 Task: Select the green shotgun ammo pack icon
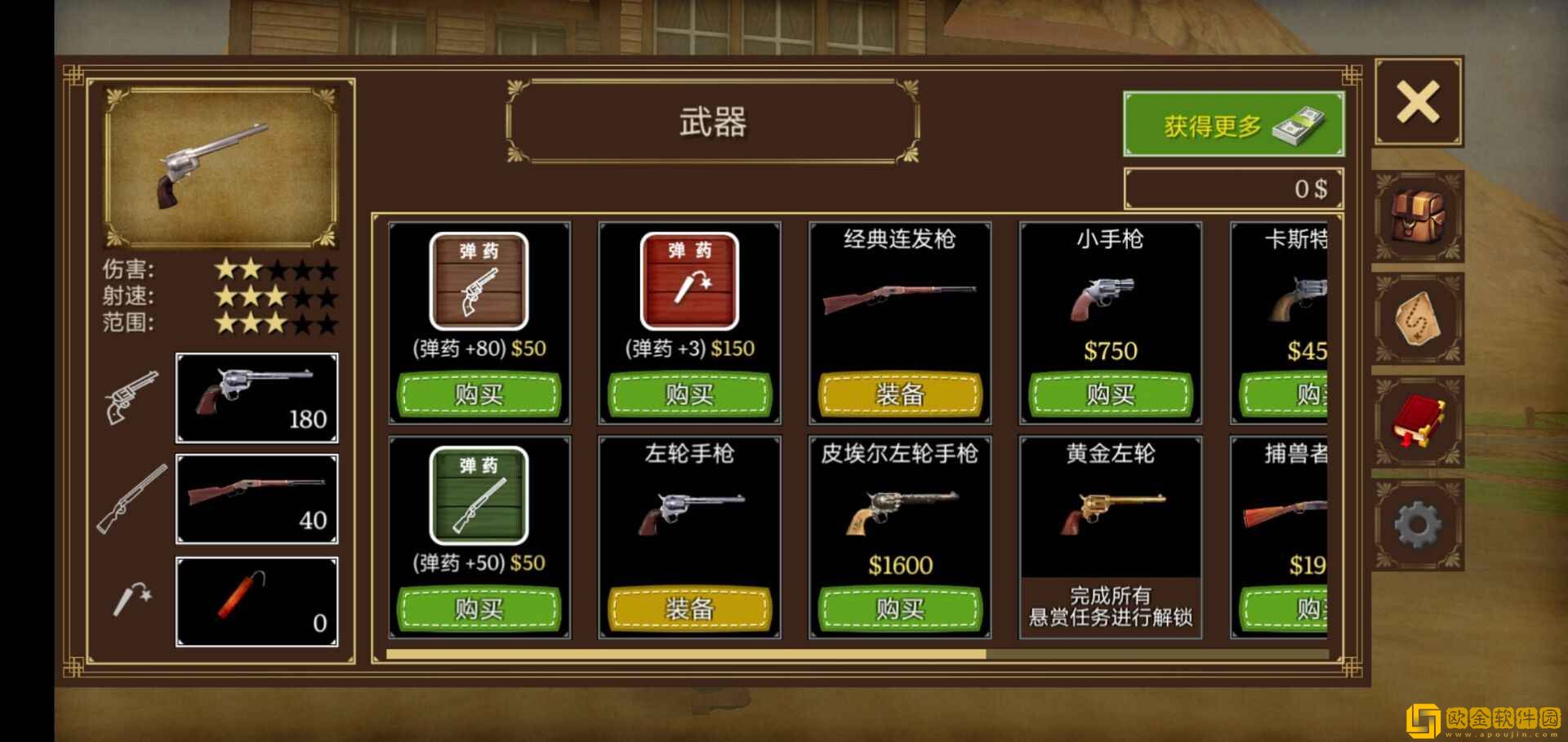pyautogui.click(x=479, y=495)
